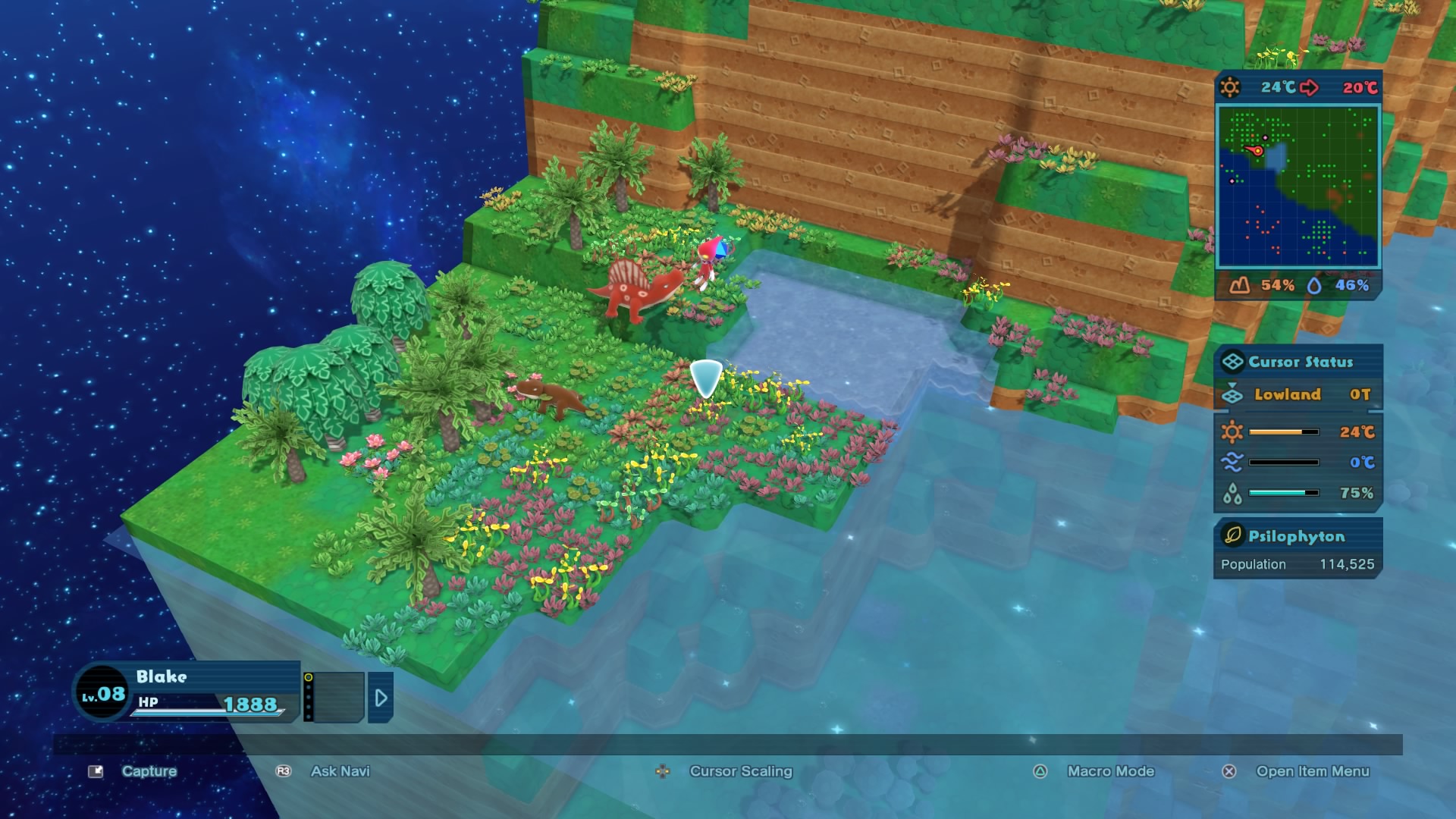Click the air temperature sun icon
This screenshot has height=819, width=1456.
(1232, 431)
